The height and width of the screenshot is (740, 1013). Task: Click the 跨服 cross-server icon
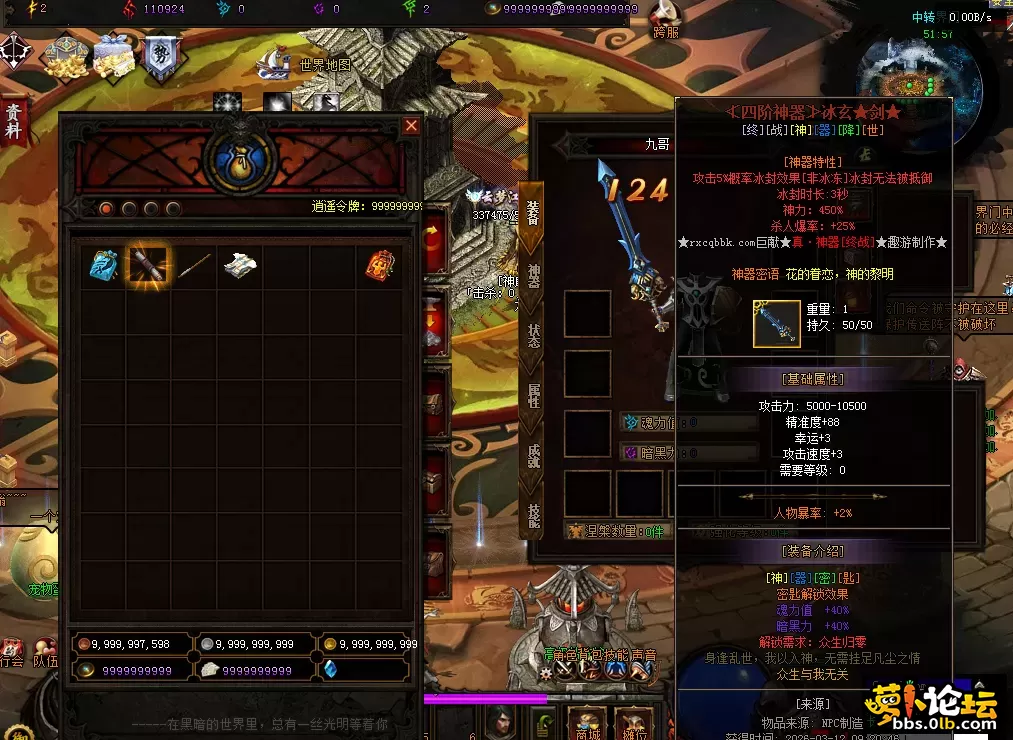[x=665, y=19]
